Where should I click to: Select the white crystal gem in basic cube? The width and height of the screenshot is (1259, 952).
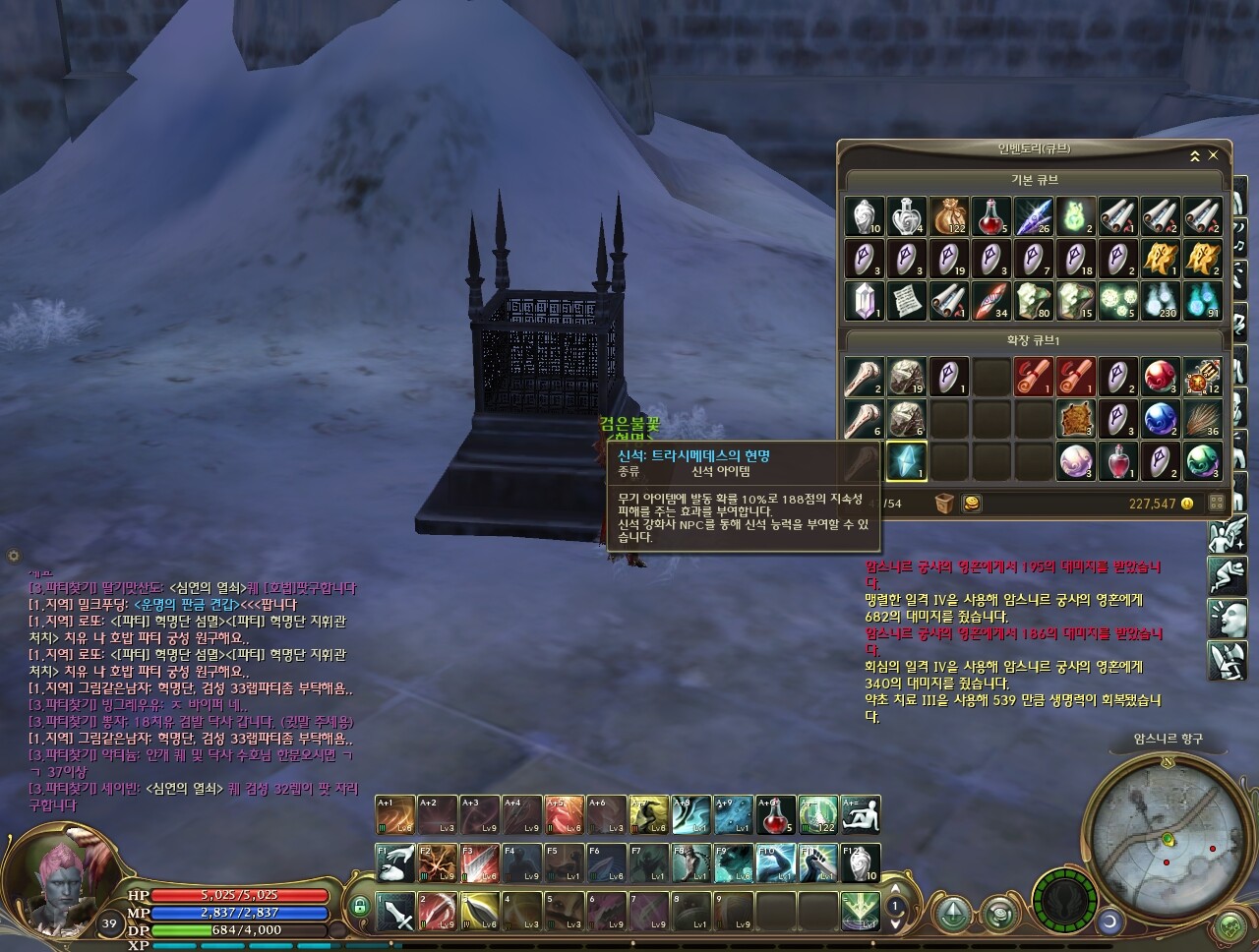coord(864,301)
